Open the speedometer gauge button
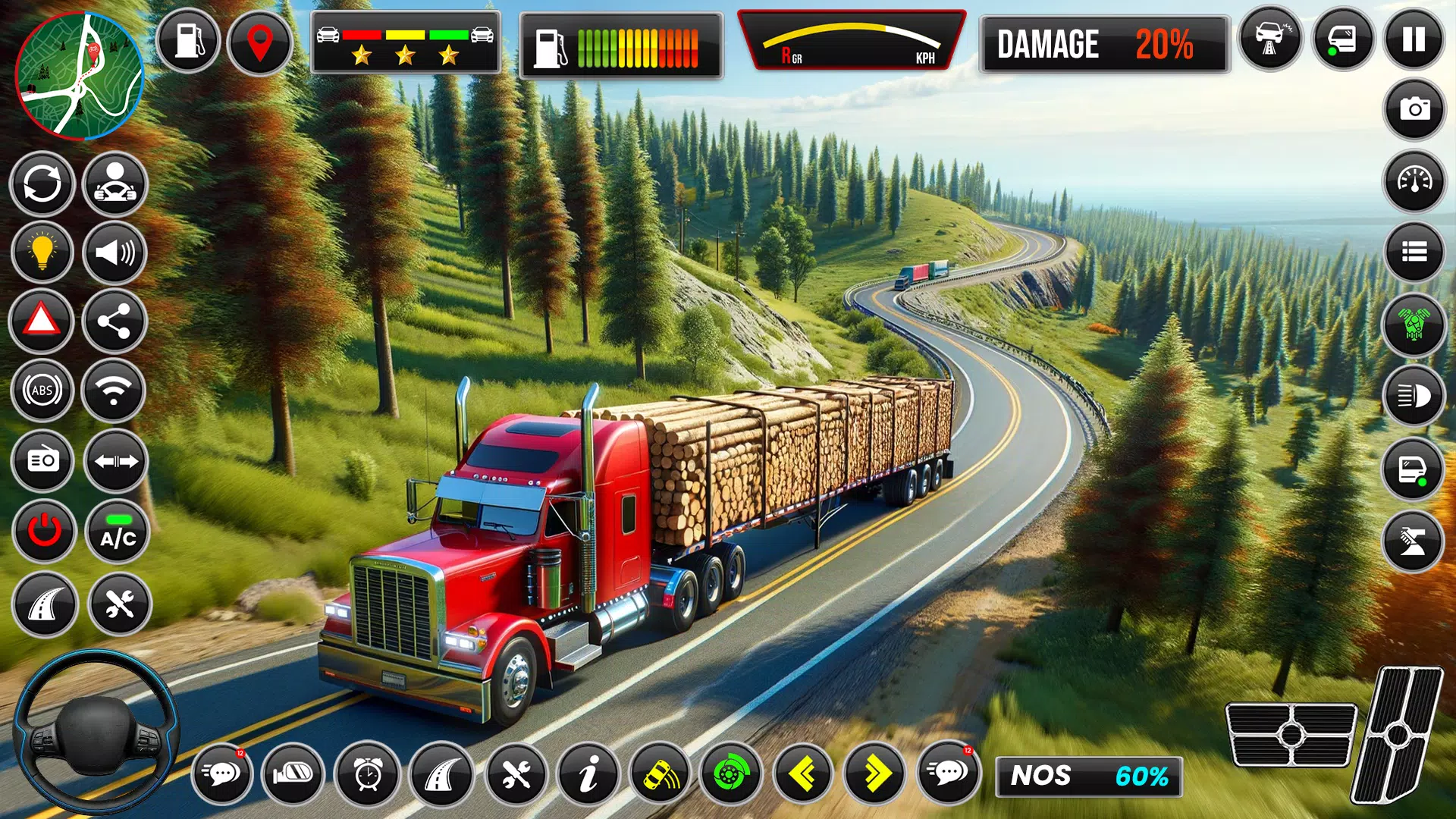The height and width of the screenshot is (819, 1456). [1414, 181]
